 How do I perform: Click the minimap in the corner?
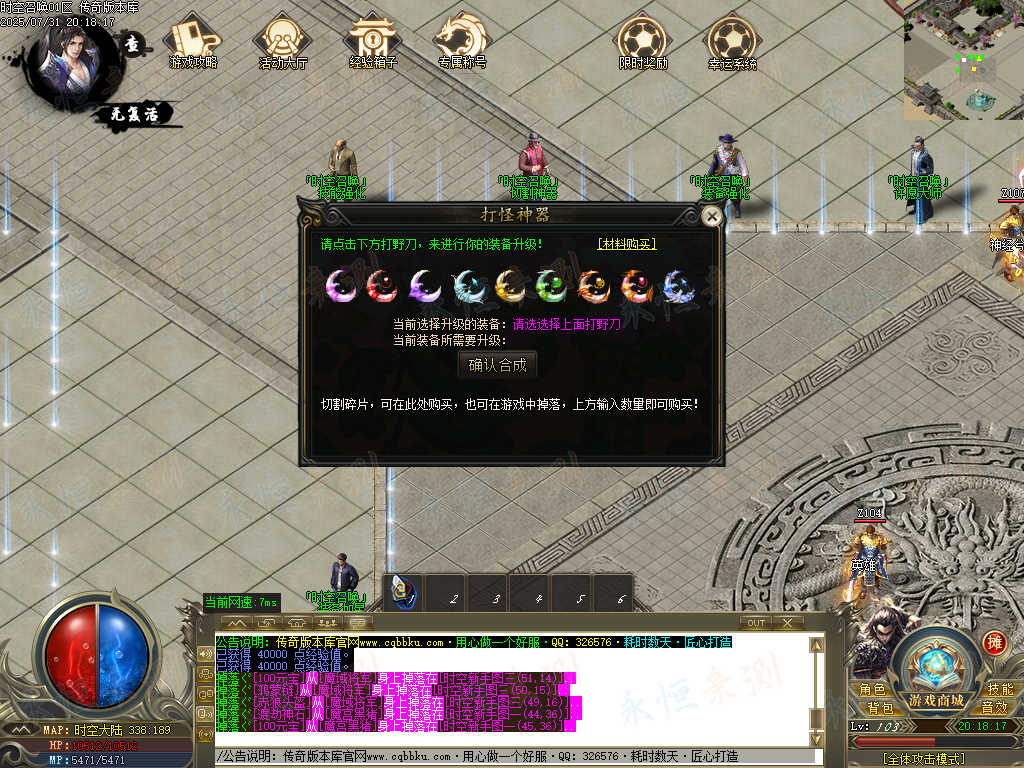(963, 60)
